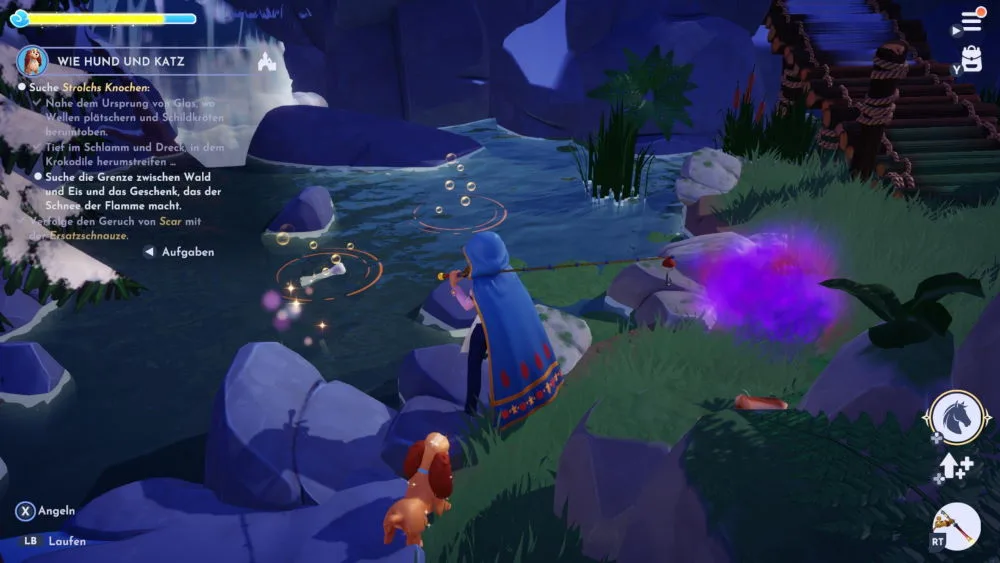Open the hamburger menu with orange notification

pos(972,21)
